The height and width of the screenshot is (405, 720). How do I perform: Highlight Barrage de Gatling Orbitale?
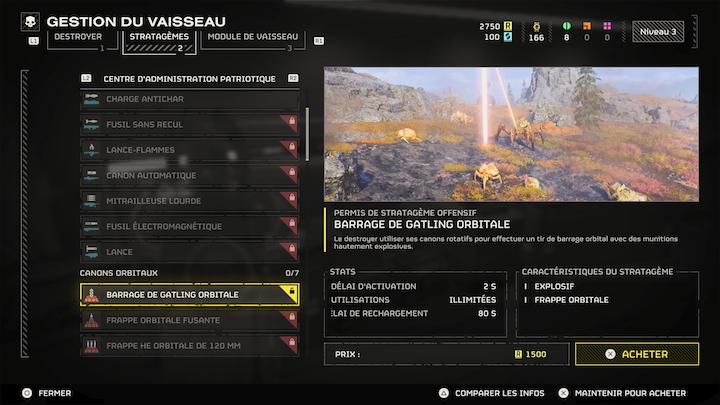tap(188, 294)
